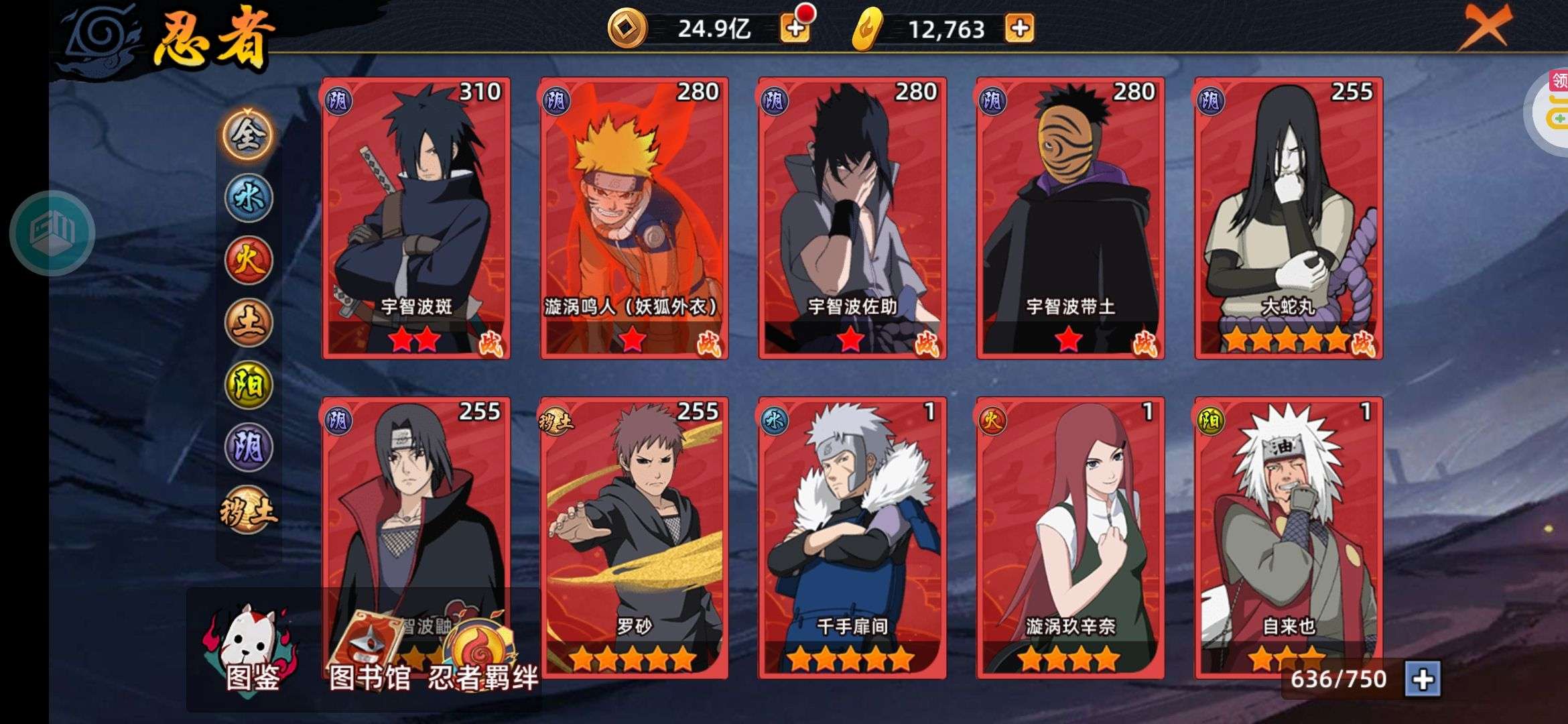Open the 宇智波佐助 ninja card
Viewport: 1568px width, 724px height.
coord(852,218)
